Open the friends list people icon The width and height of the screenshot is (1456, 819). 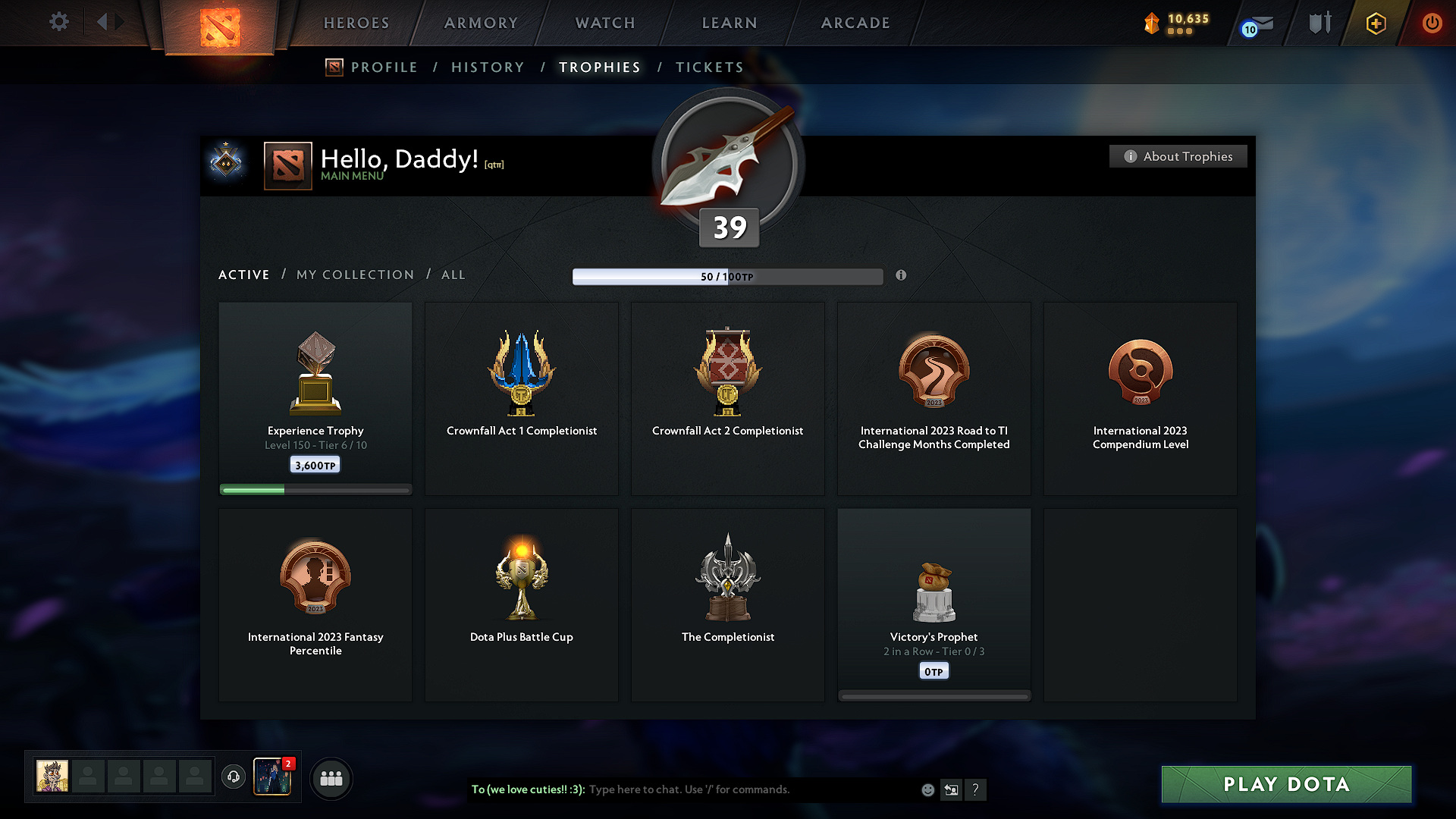[331, 778]
